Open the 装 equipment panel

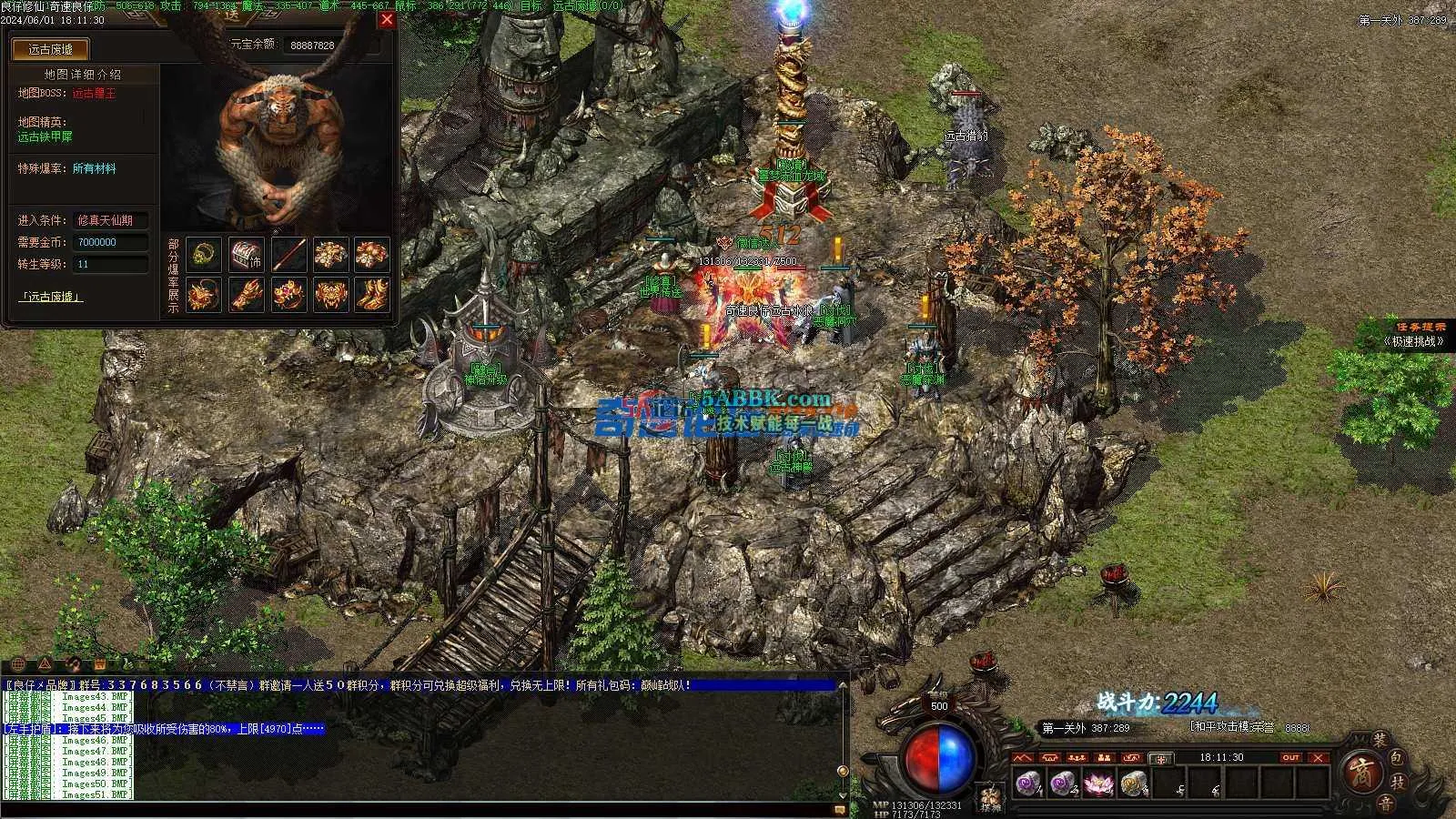point(1380,743)
